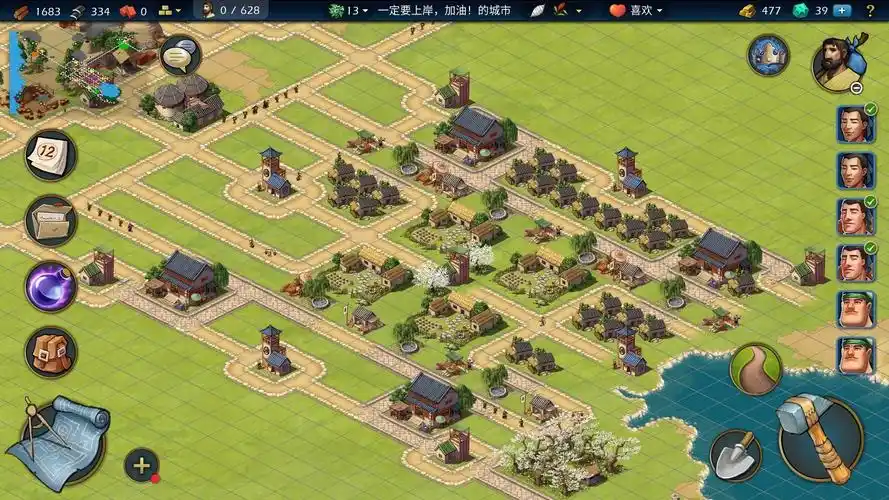Open the blueprint planning mode
The height and width of the screenshot is (500, 889).
tap(57, 440)
